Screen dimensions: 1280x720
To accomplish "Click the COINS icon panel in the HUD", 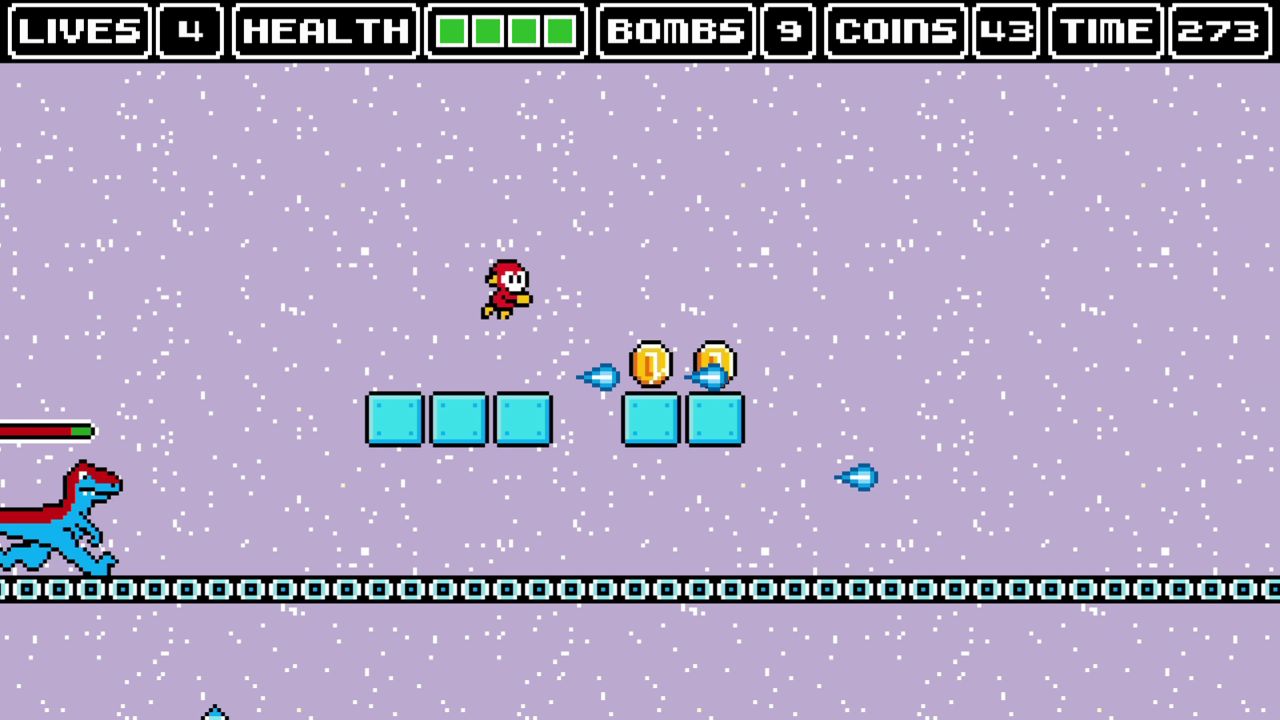I will [895, 31].
